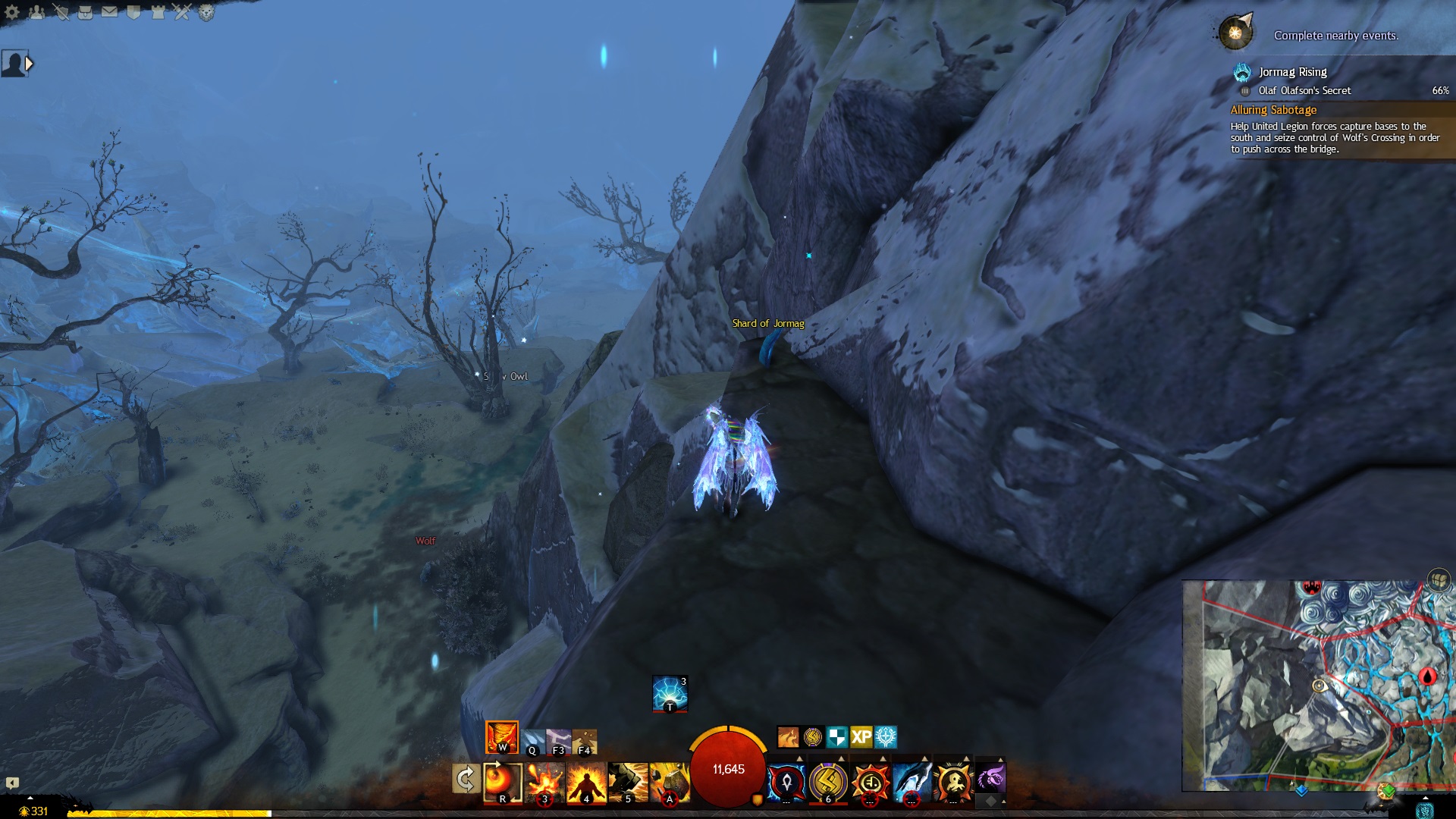The image size is (1456, 819).
Task: Activate the gold lightning signet skill
Action: pyautogui.click(x=827, y=781)
